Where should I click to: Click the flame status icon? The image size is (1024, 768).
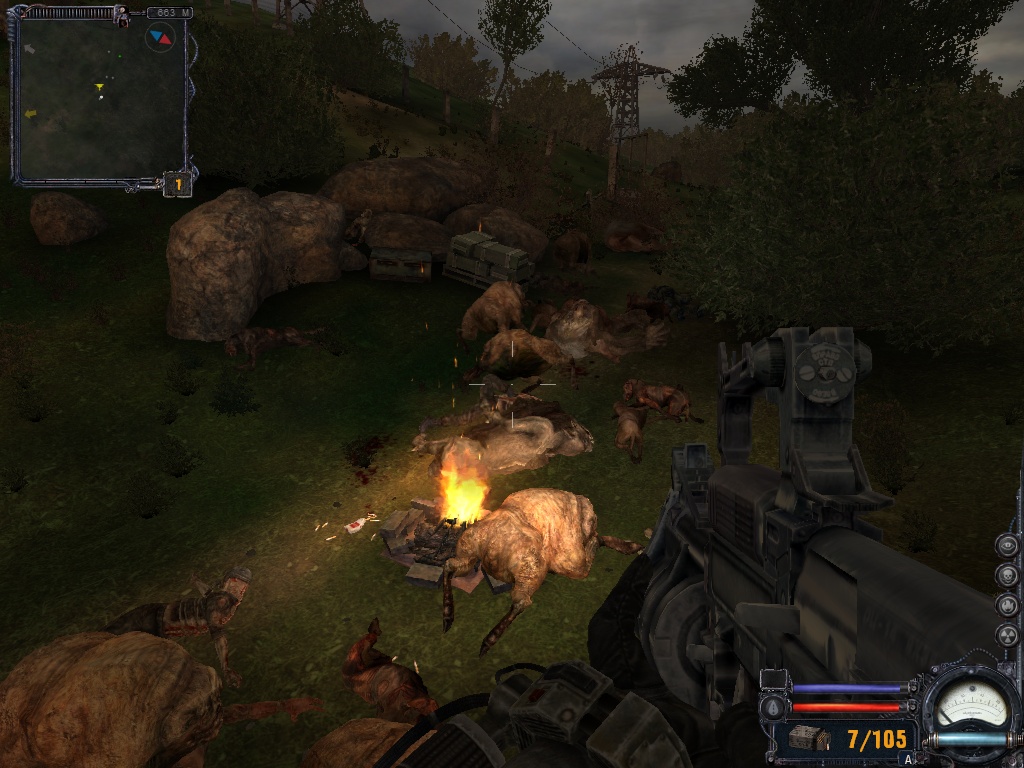point(1007,606)
